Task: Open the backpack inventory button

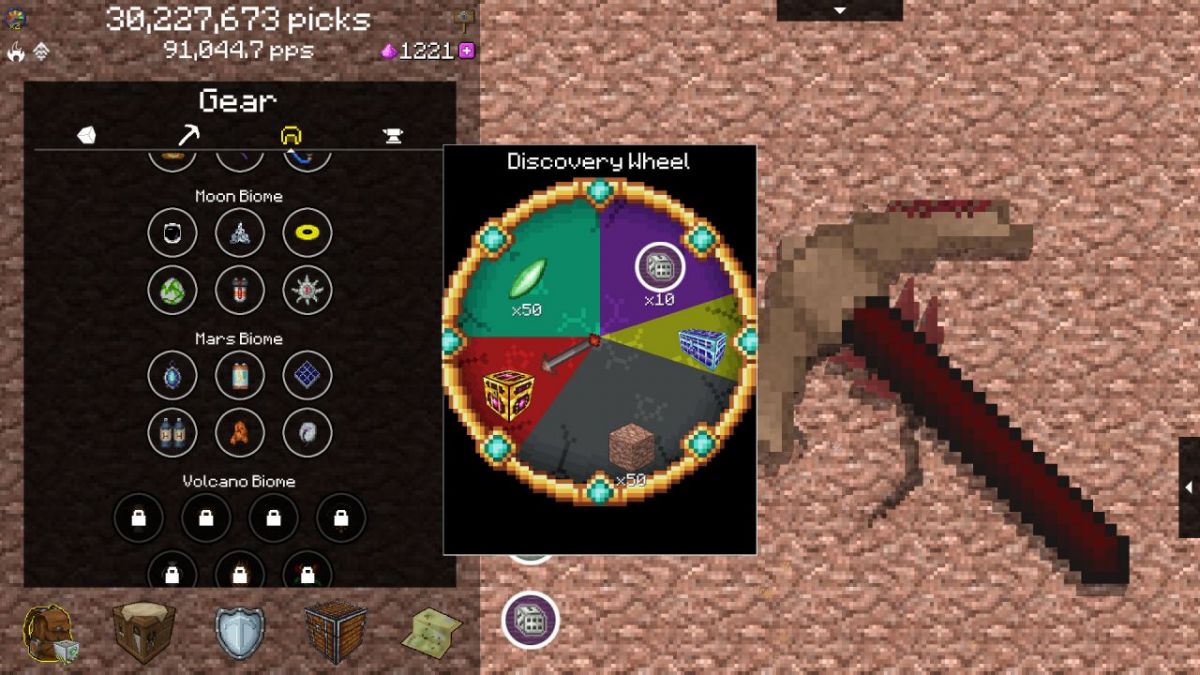Action: point(50,633)
